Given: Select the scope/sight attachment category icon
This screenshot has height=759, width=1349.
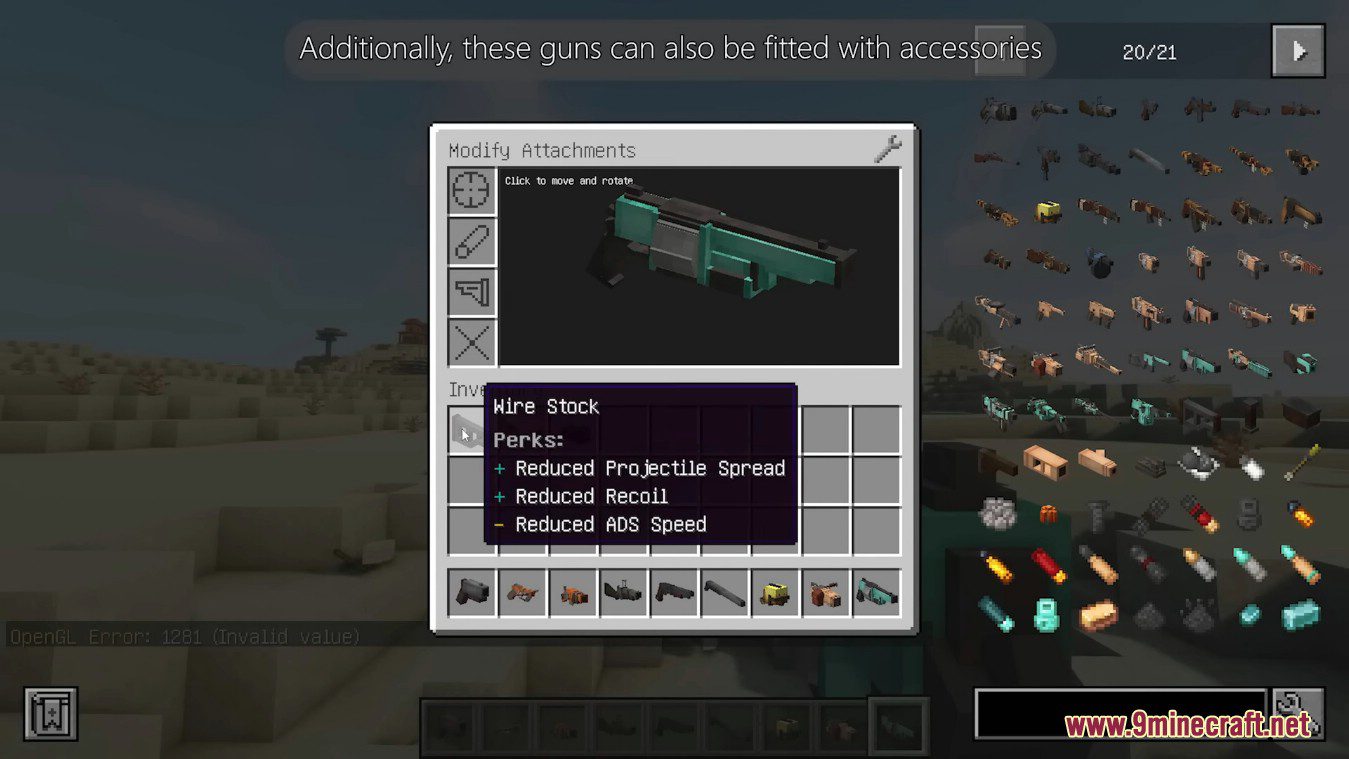Looking at the screenshot, I should click(x=471, y=190).
